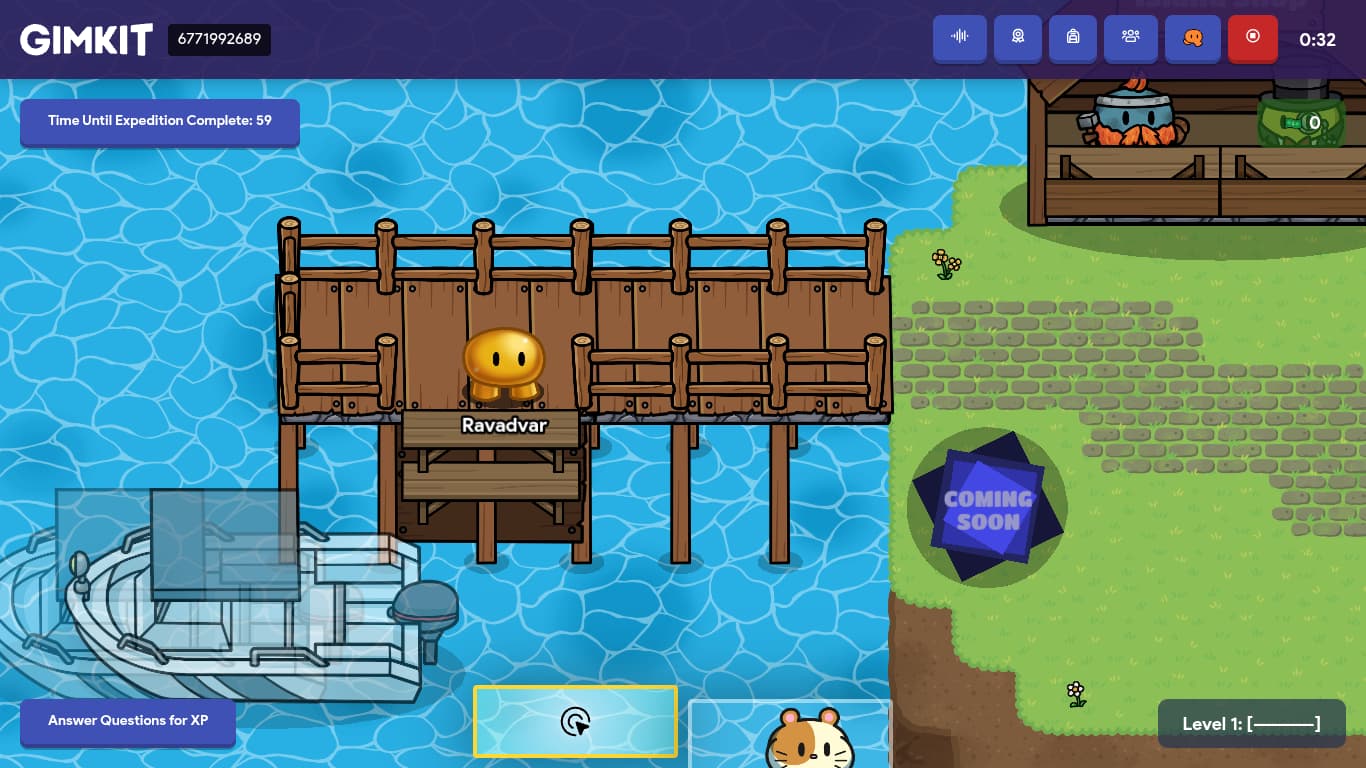The width and height of the screenshot is (1366, 768).
Task: Show the leaderboard ribbon badge panel
Action: coord(1018,38)
